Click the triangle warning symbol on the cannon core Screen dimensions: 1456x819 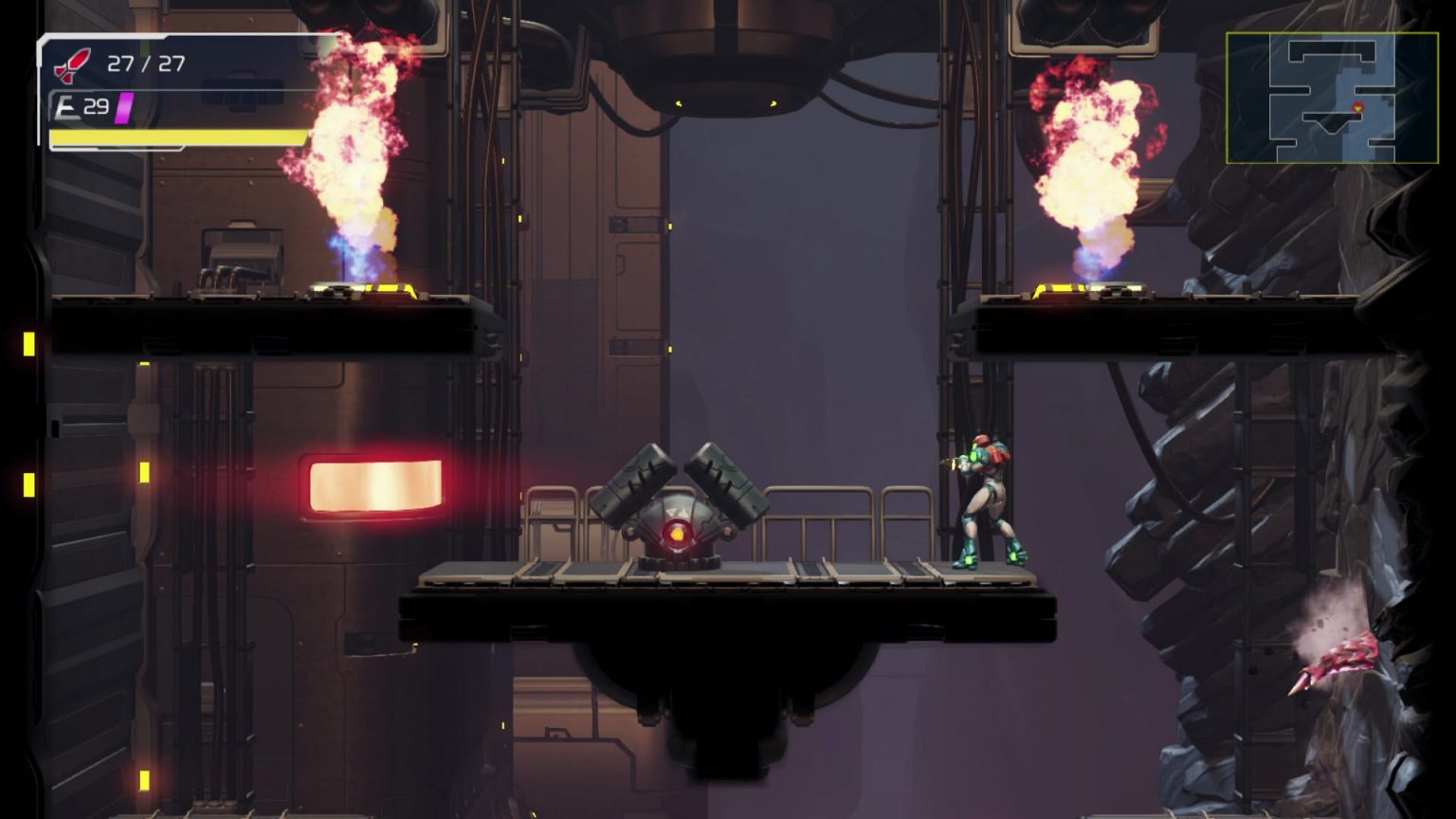[675, 514]
